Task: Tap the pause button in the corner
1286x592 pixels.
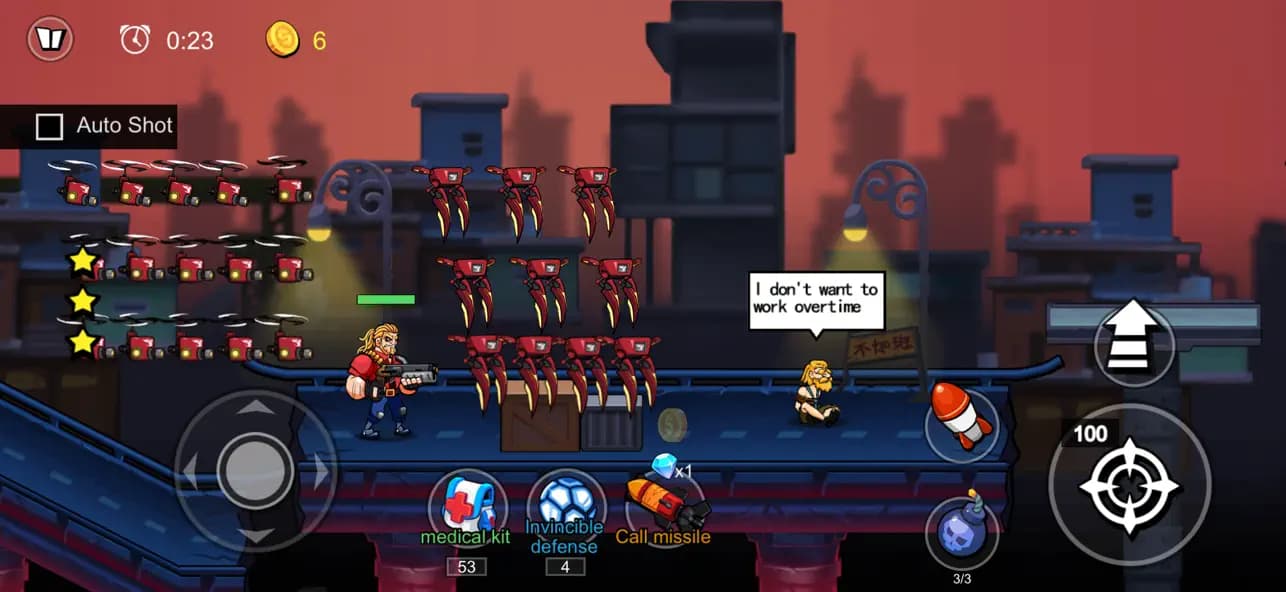Action: tap(49, 39)
